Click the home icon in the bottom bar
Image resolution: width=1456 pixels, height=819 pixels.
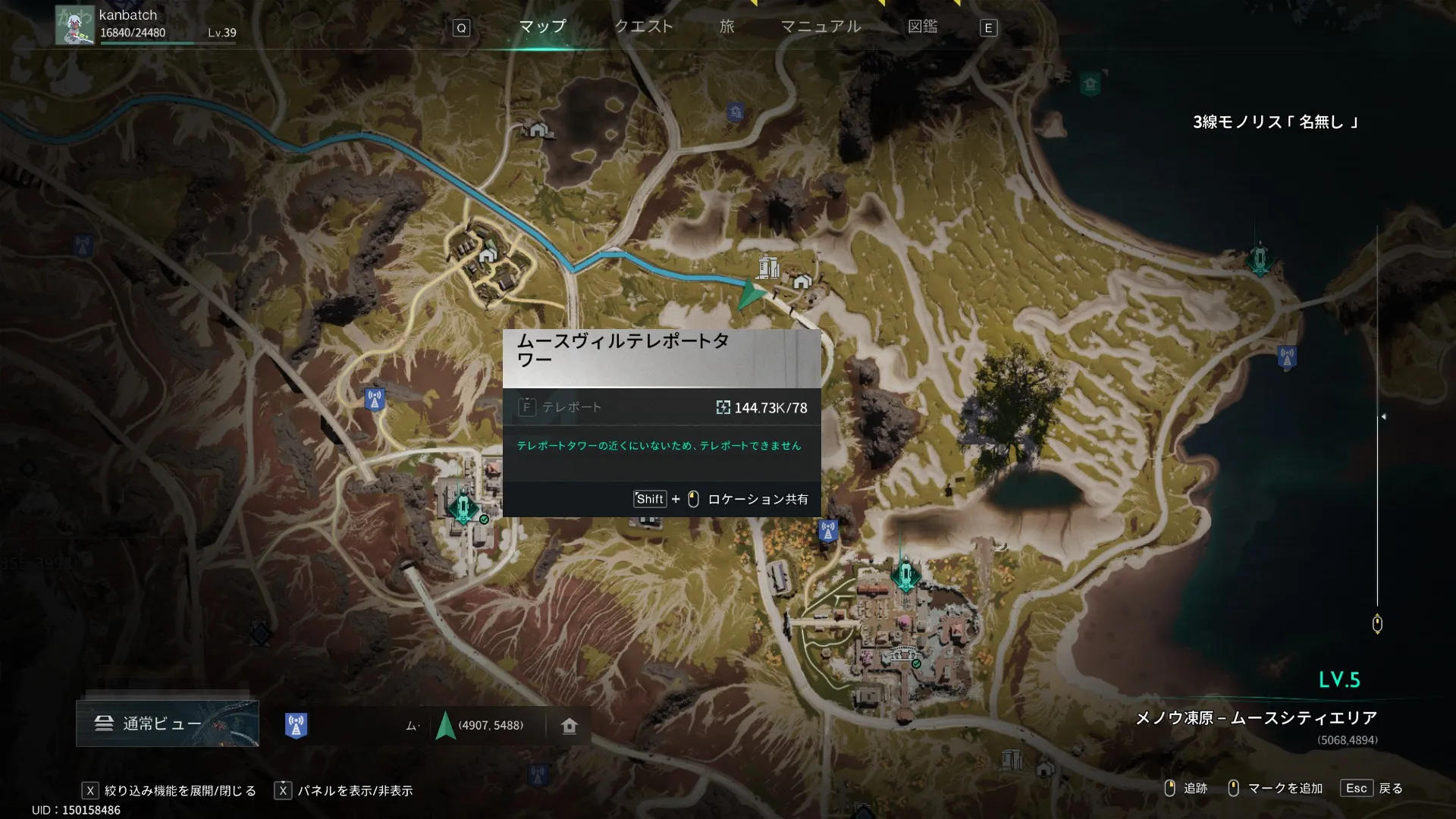(x=570, y=726)
